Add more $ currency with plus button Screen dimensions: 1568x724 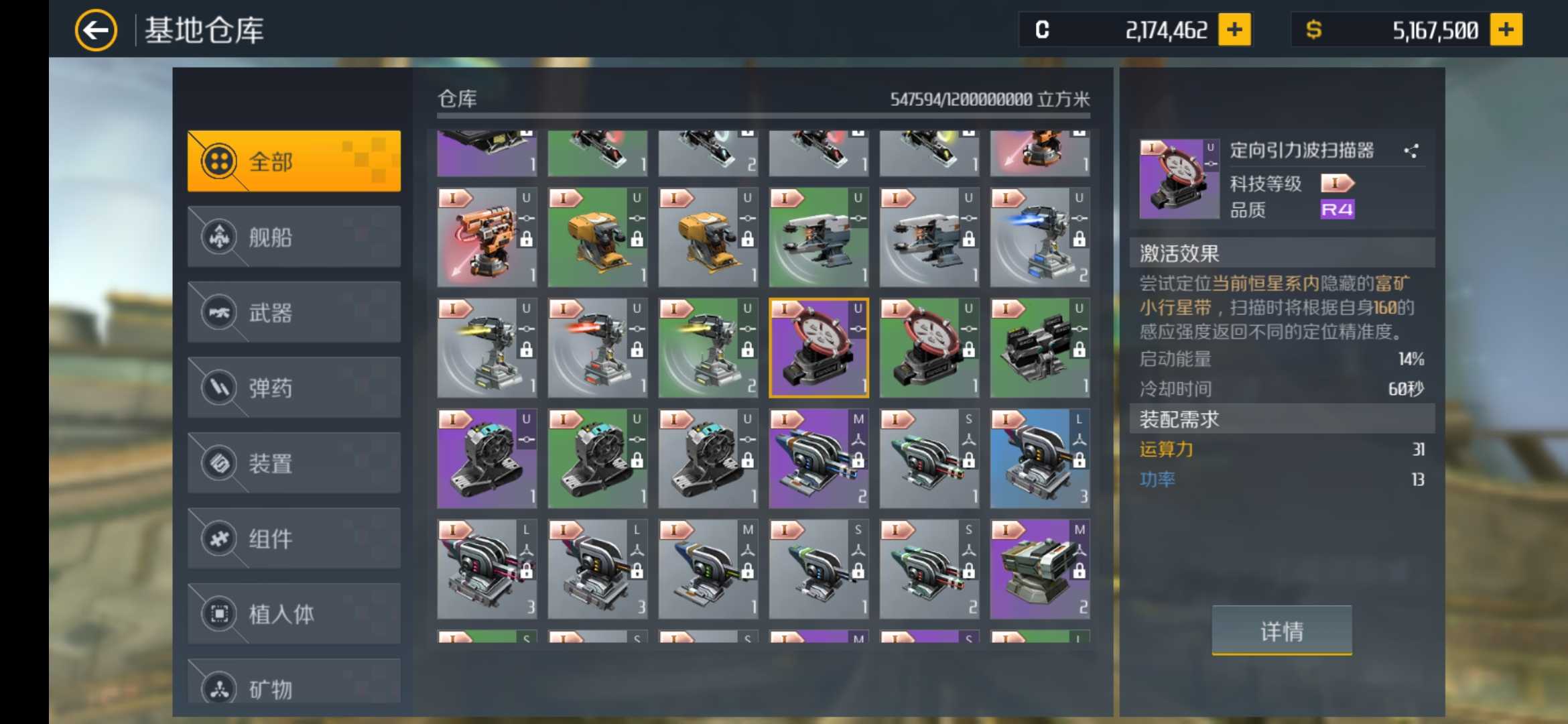(1506, 30)
